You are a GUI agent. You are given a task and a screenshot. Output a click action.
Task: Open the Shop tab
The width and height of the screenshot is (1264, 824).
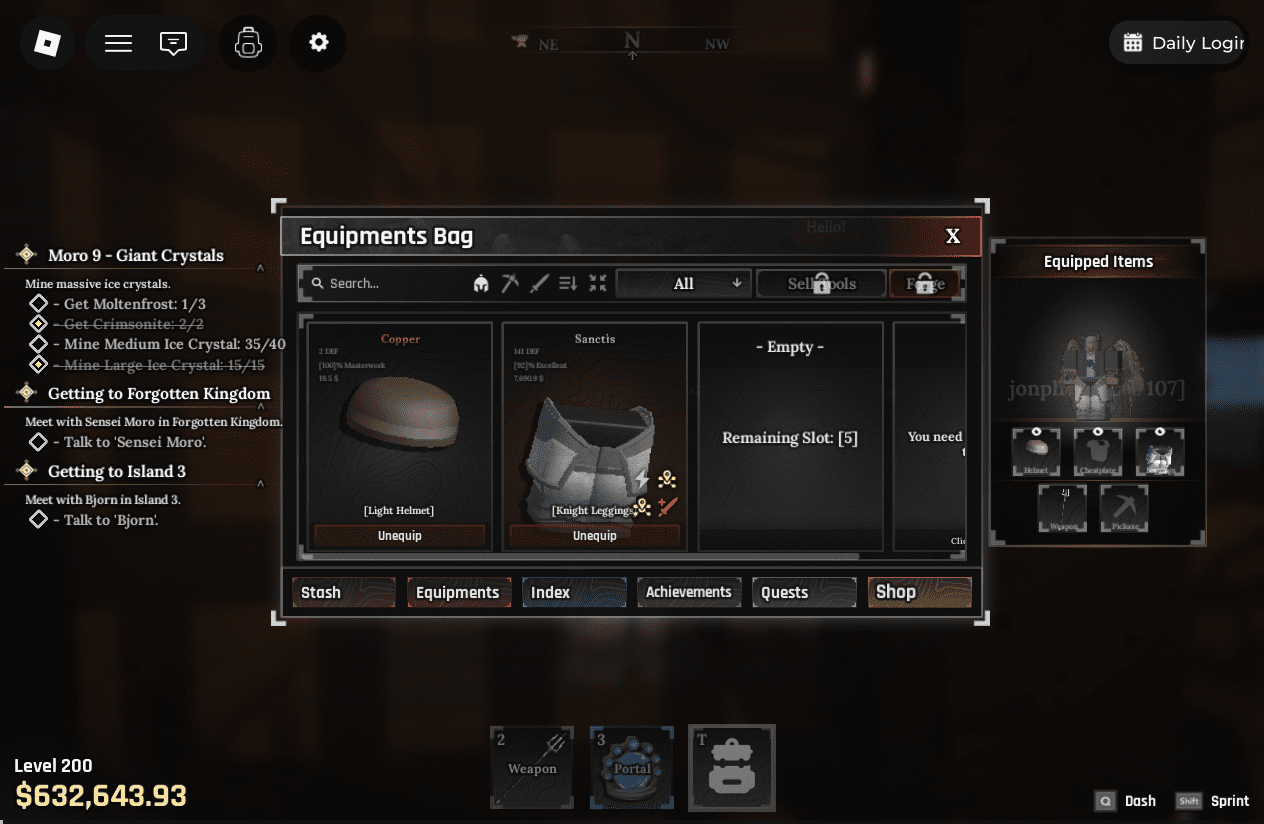[x=919, y=592]
